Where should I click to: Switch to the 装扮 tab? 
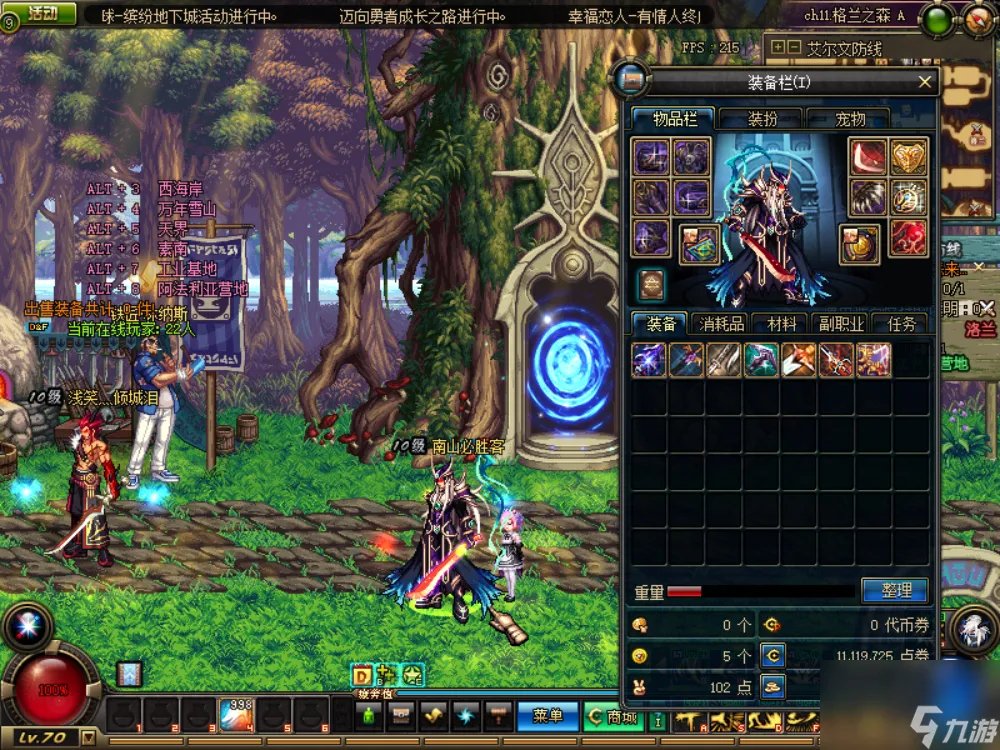click(x=762, y=119)
